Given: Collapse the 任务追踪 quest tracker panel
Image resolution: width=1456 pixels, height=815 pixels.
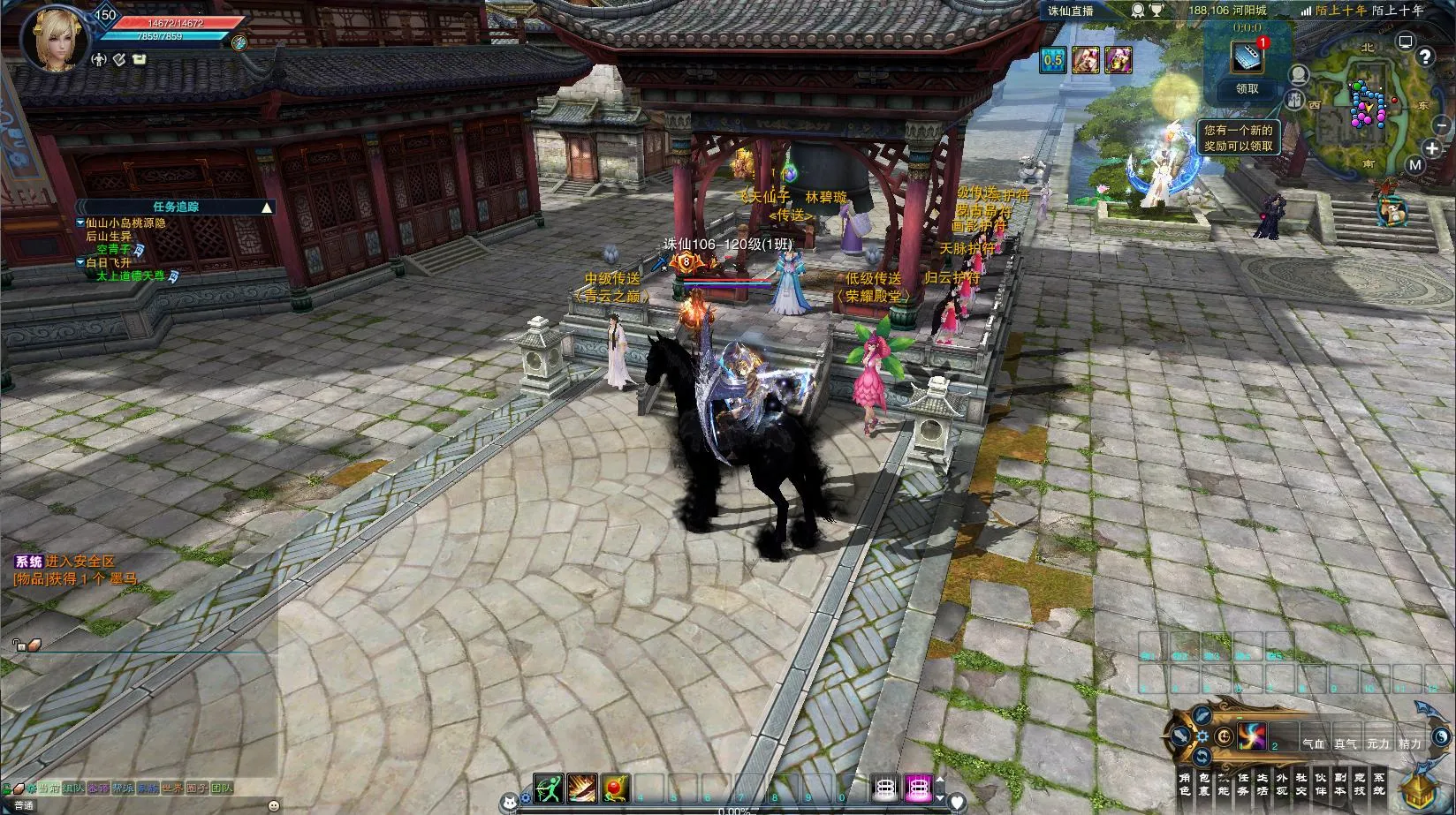Looking at the screenshot, I should coord(267,208).
